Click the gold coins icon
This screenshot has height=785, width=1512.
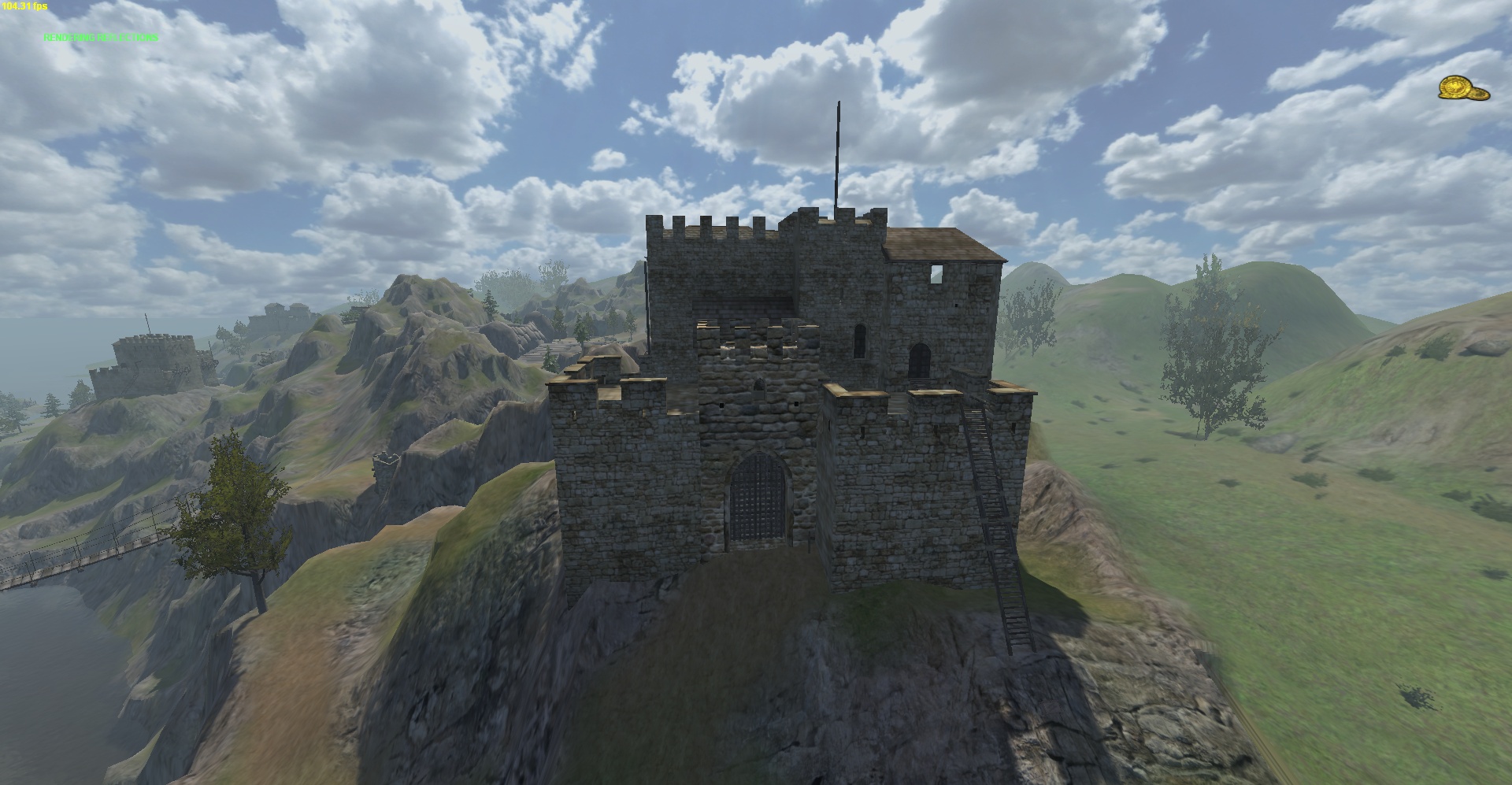tap(1463, 89)
